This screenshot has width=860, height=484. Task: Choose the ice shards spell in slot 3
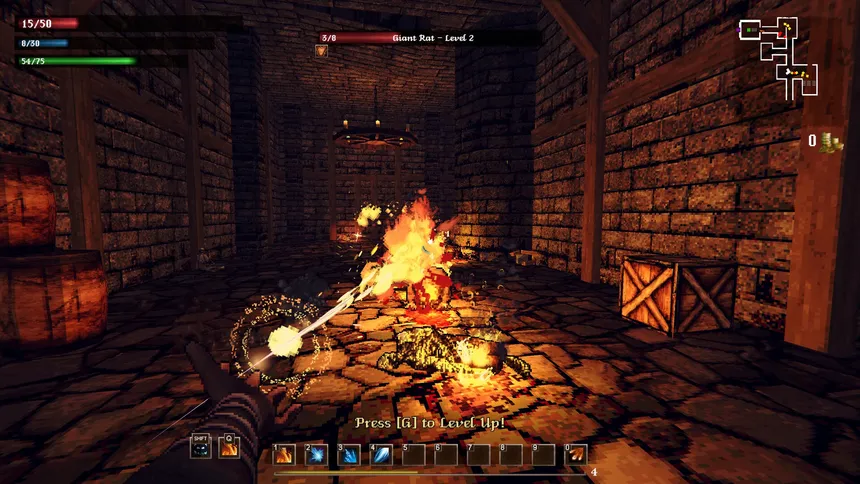[x=349, y=455]
